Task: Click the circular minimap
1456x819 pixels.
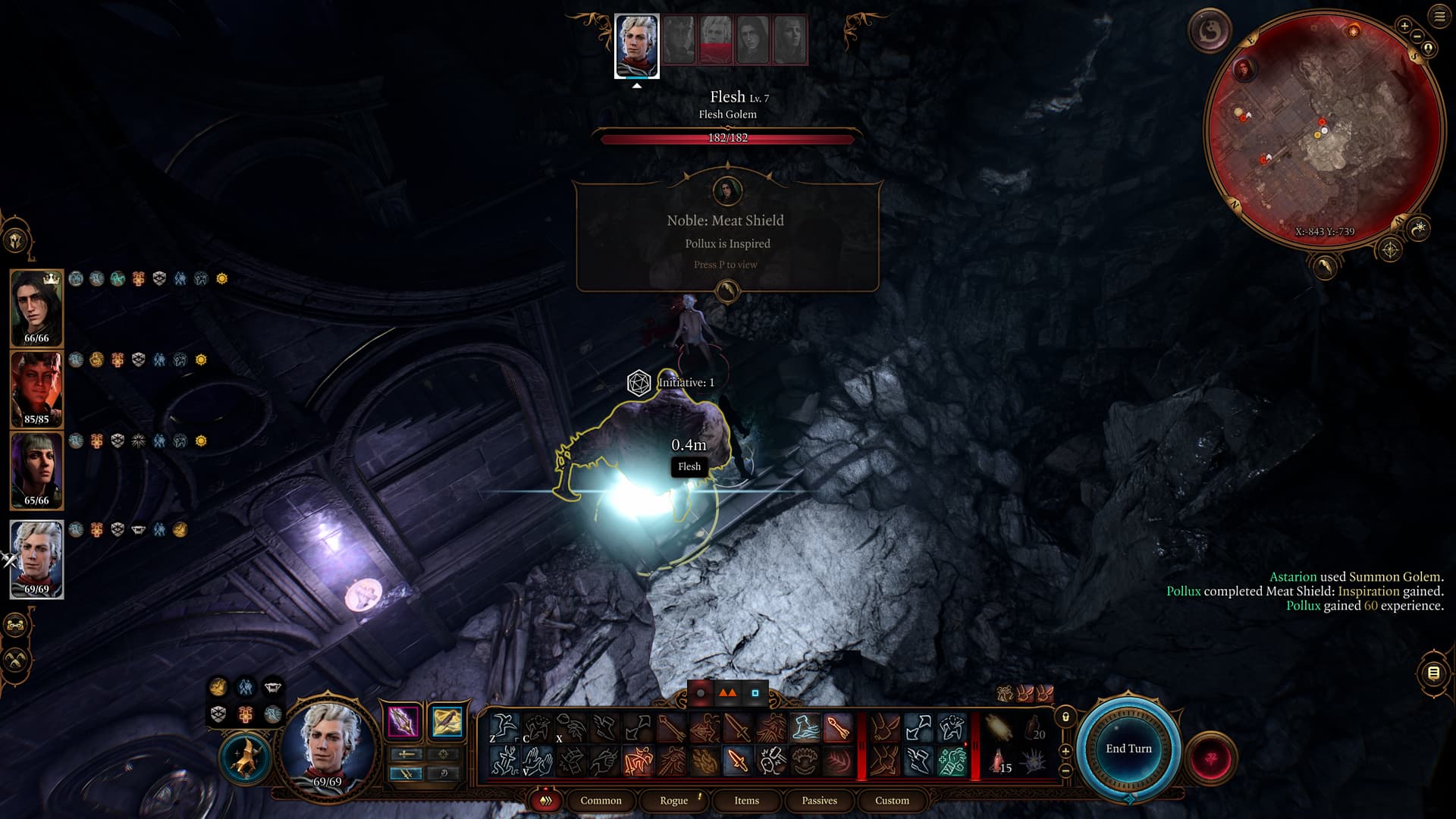Action: [1323, 129]
